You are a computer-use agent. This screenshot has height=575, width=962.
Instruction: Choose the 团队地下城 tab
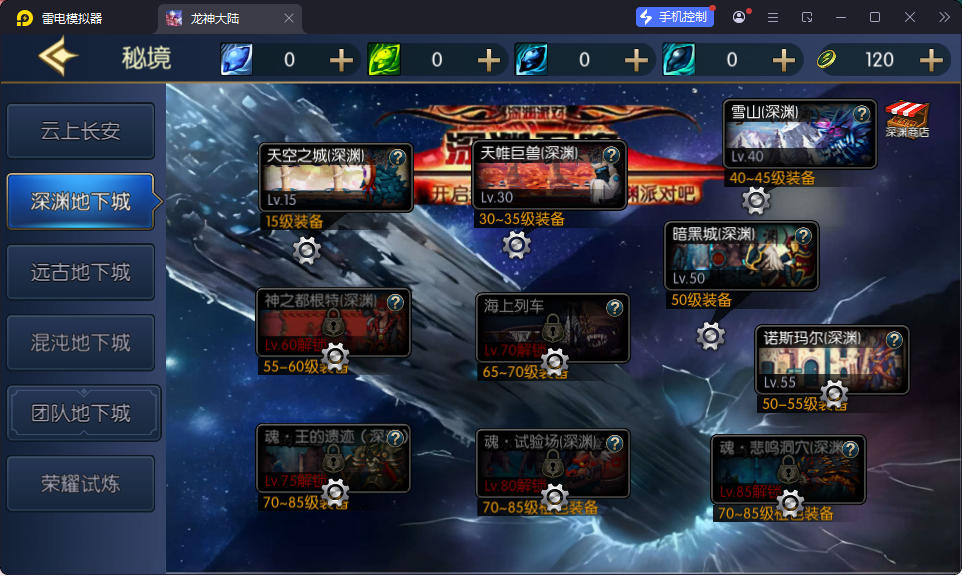pos(81,413)
